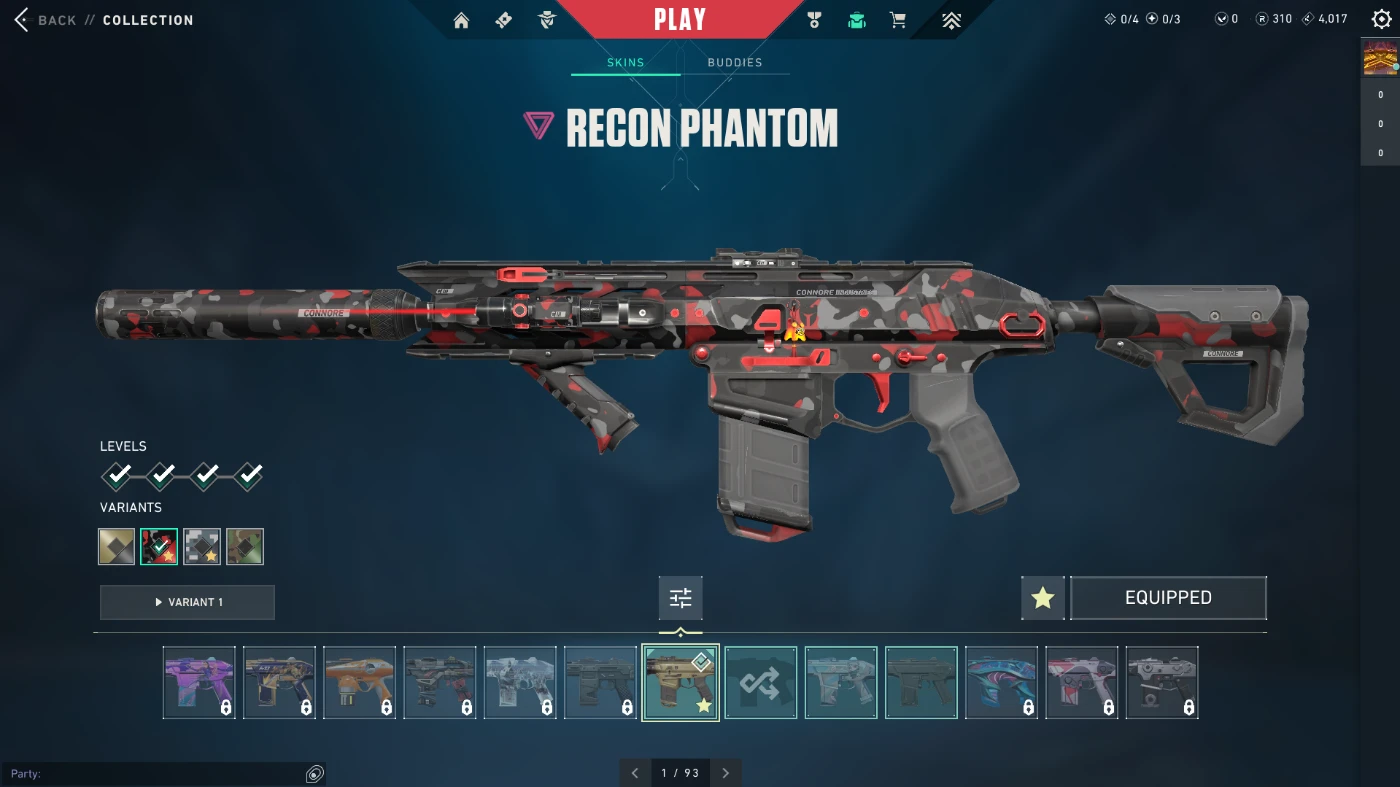Go to the next skins page

(x=726, y=773)
